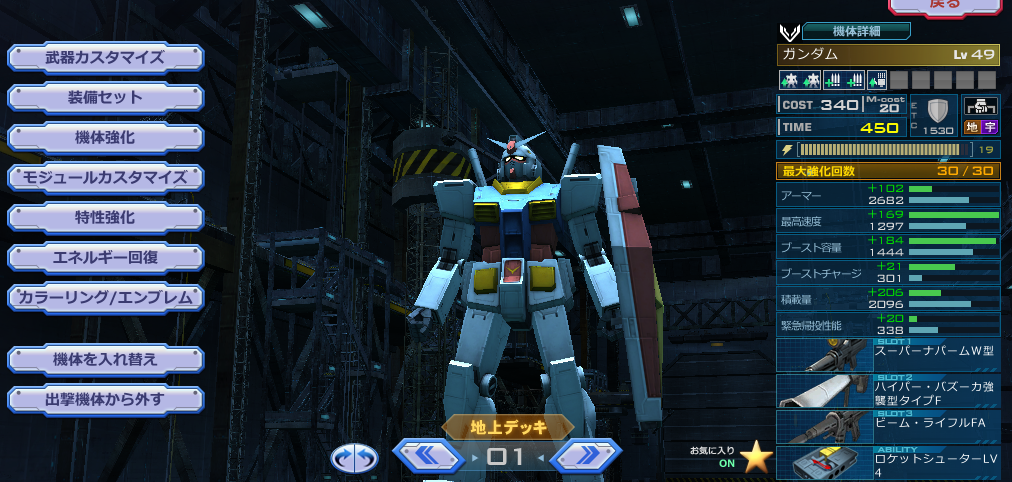This screenshot has height=482, width=1012.
Task: Select the ロケットシューター ability slot
Action: click(x=888, y=462)
